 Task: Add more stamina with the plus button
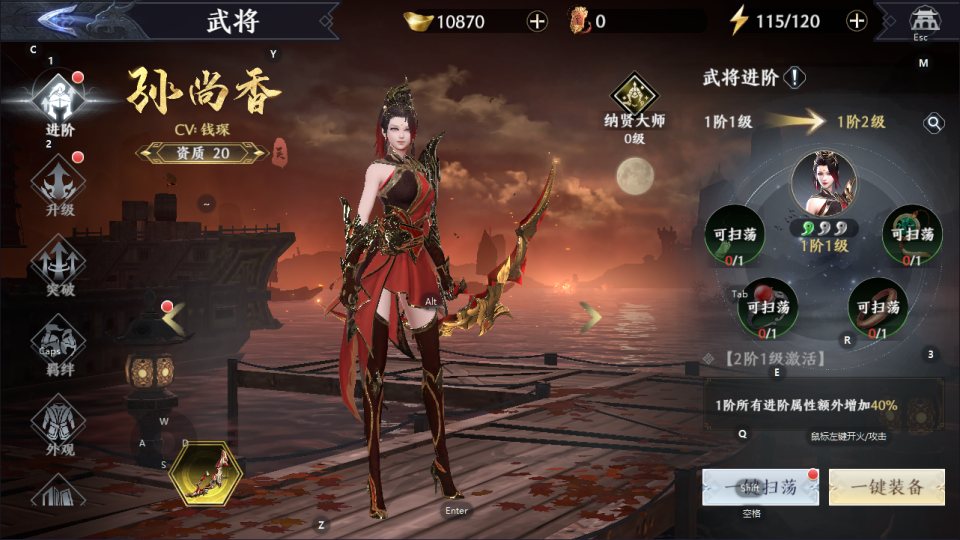(857, 21)
